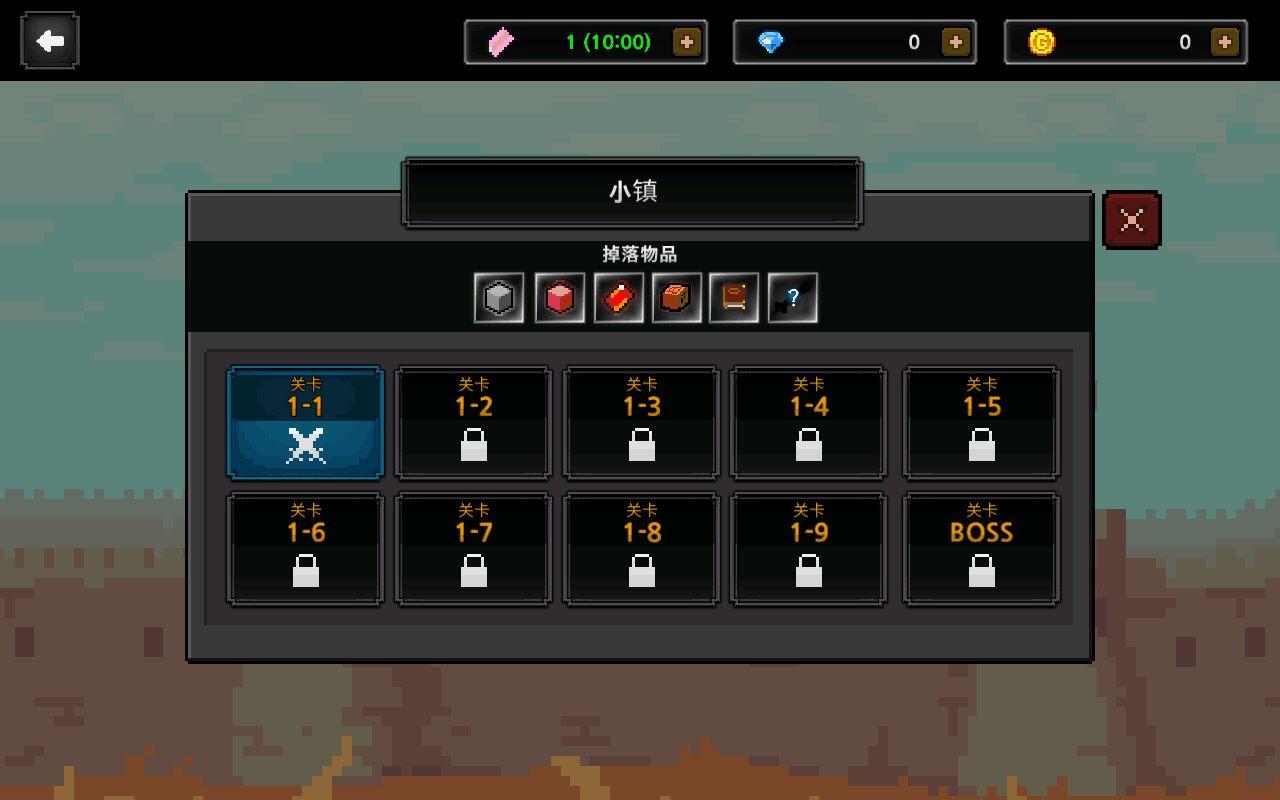Close the 小镇 stage panel

pyautogui.click(x=1131, y=220)
